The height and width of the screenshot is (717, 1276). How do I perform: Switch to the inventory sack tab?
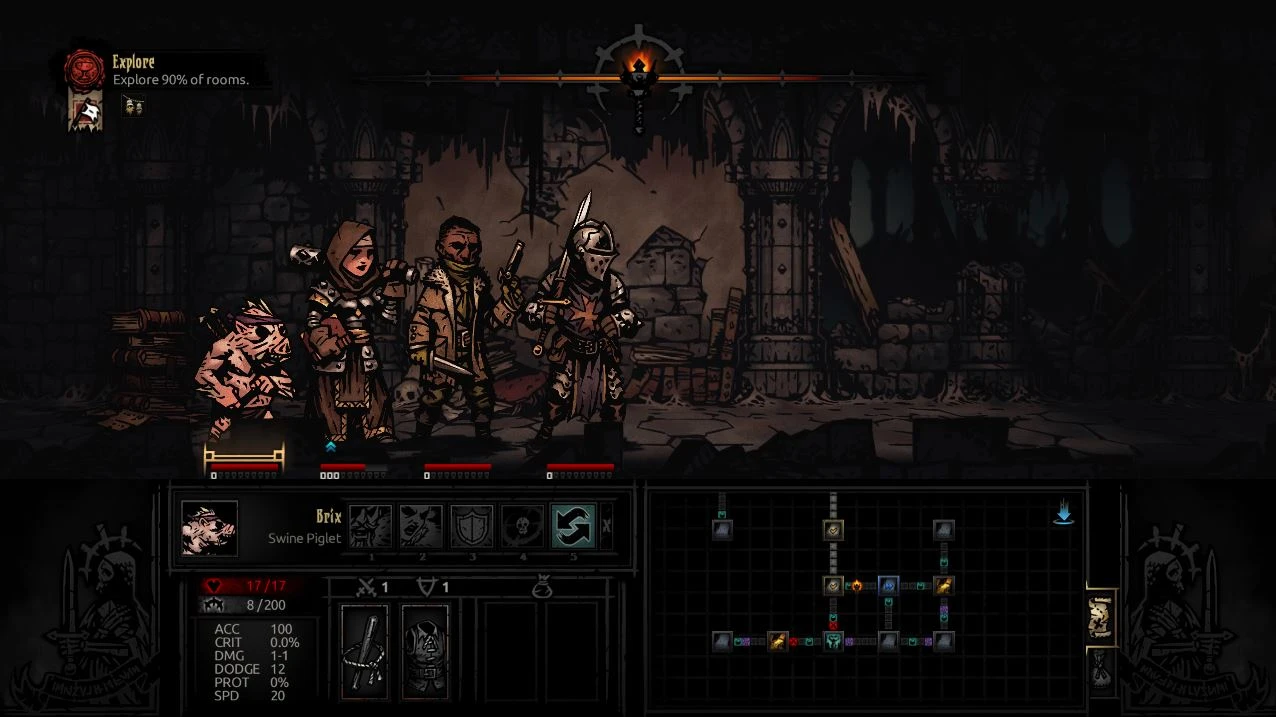[1101, 668]
